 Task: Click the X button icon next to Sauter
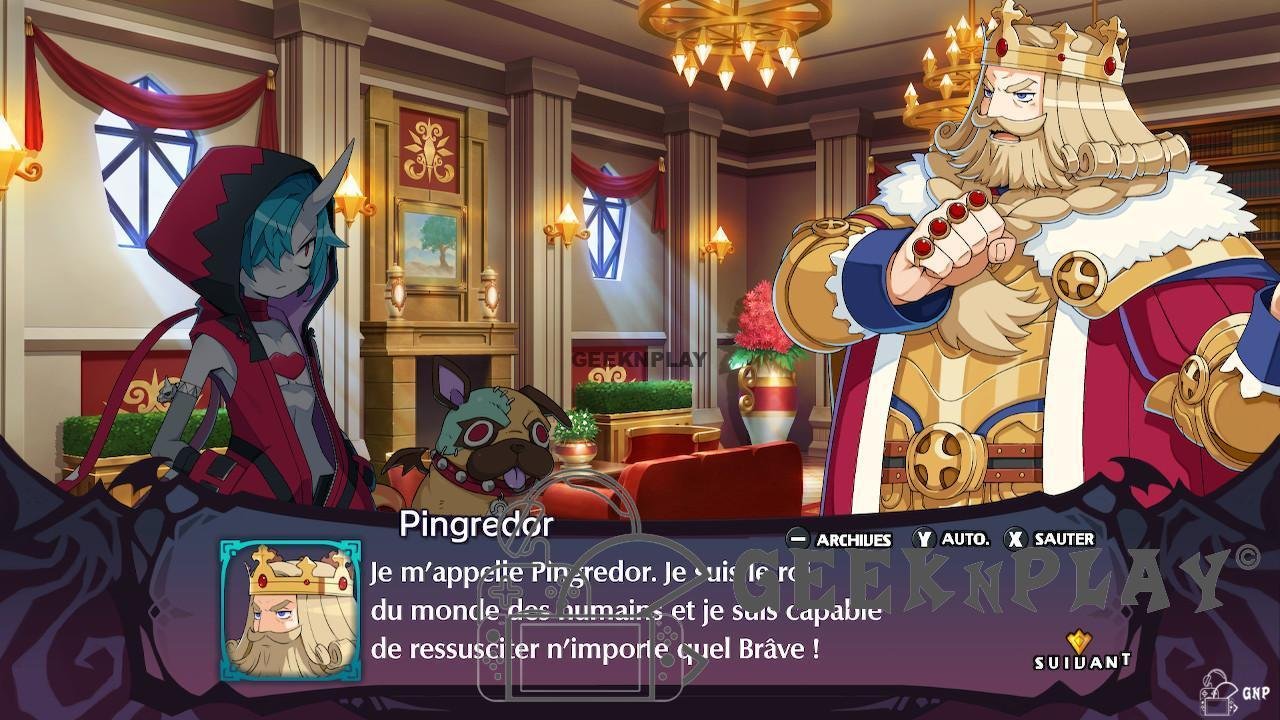(x=1016, y=539)
